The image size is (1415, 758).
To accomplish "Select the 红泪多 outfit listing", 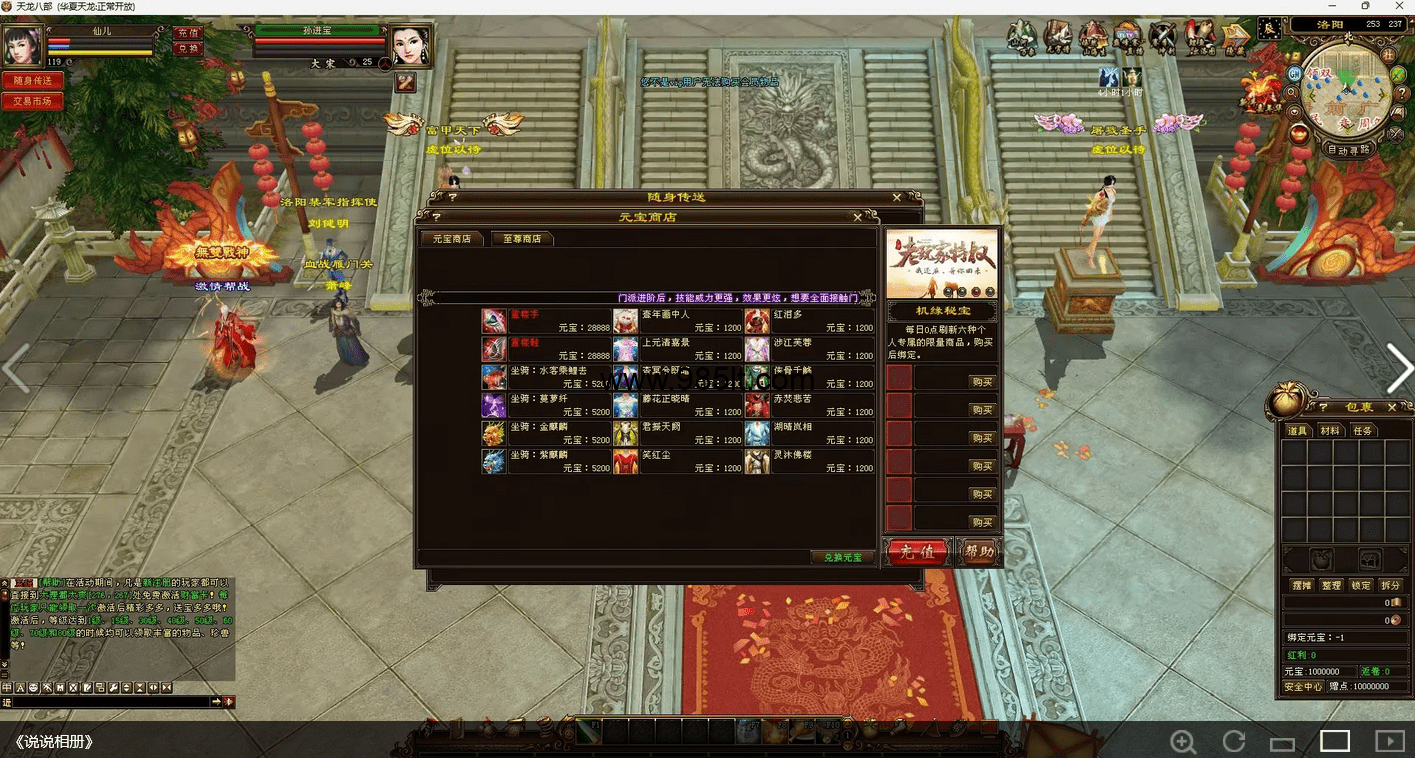I will click(810, 321).
